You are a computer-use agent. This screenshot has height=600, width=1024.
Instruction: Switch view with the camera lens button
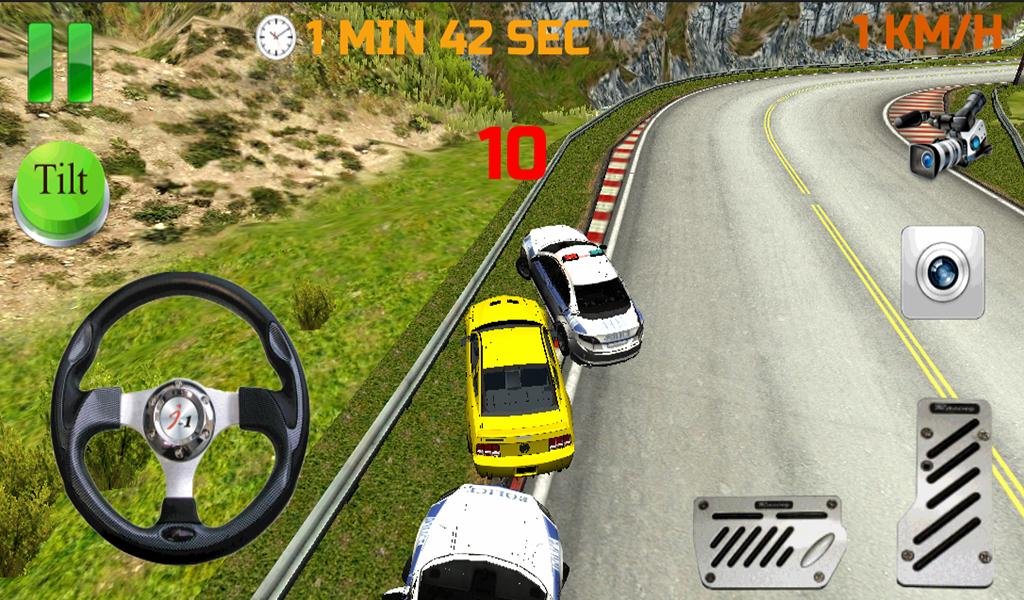tap(942, 272)
